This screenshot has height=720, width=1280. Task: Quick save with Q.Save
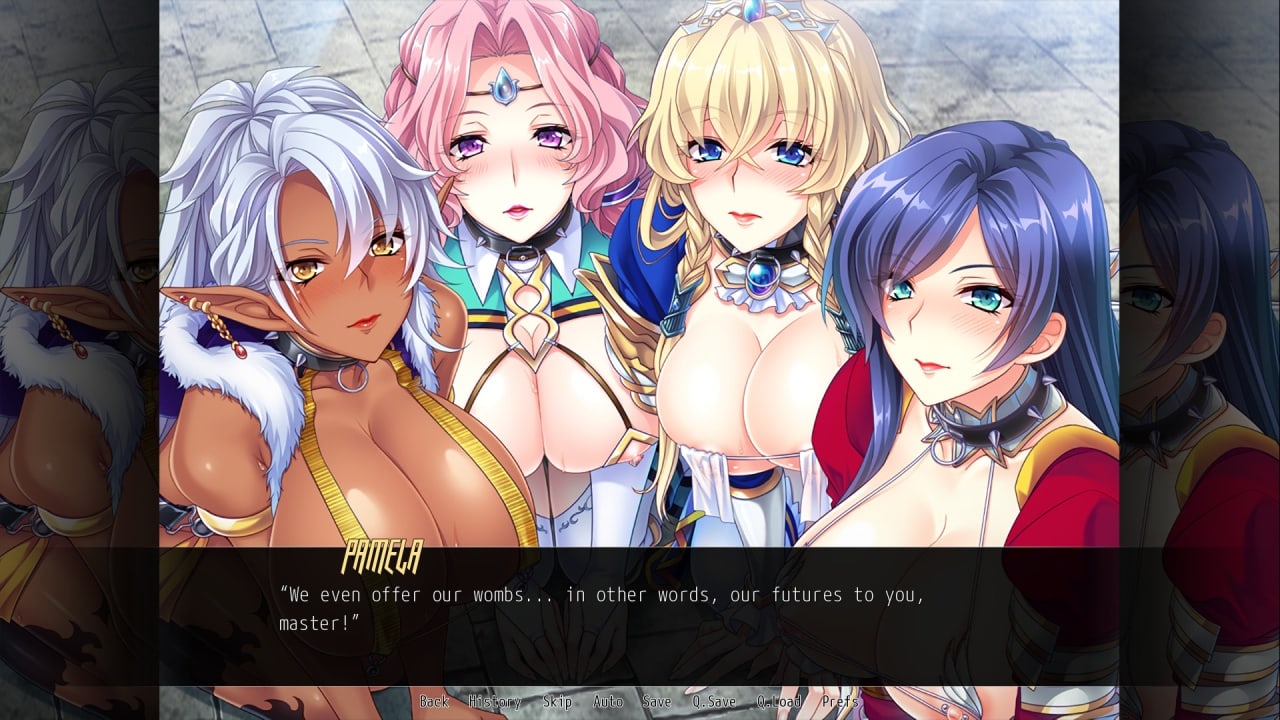(714, 702)
